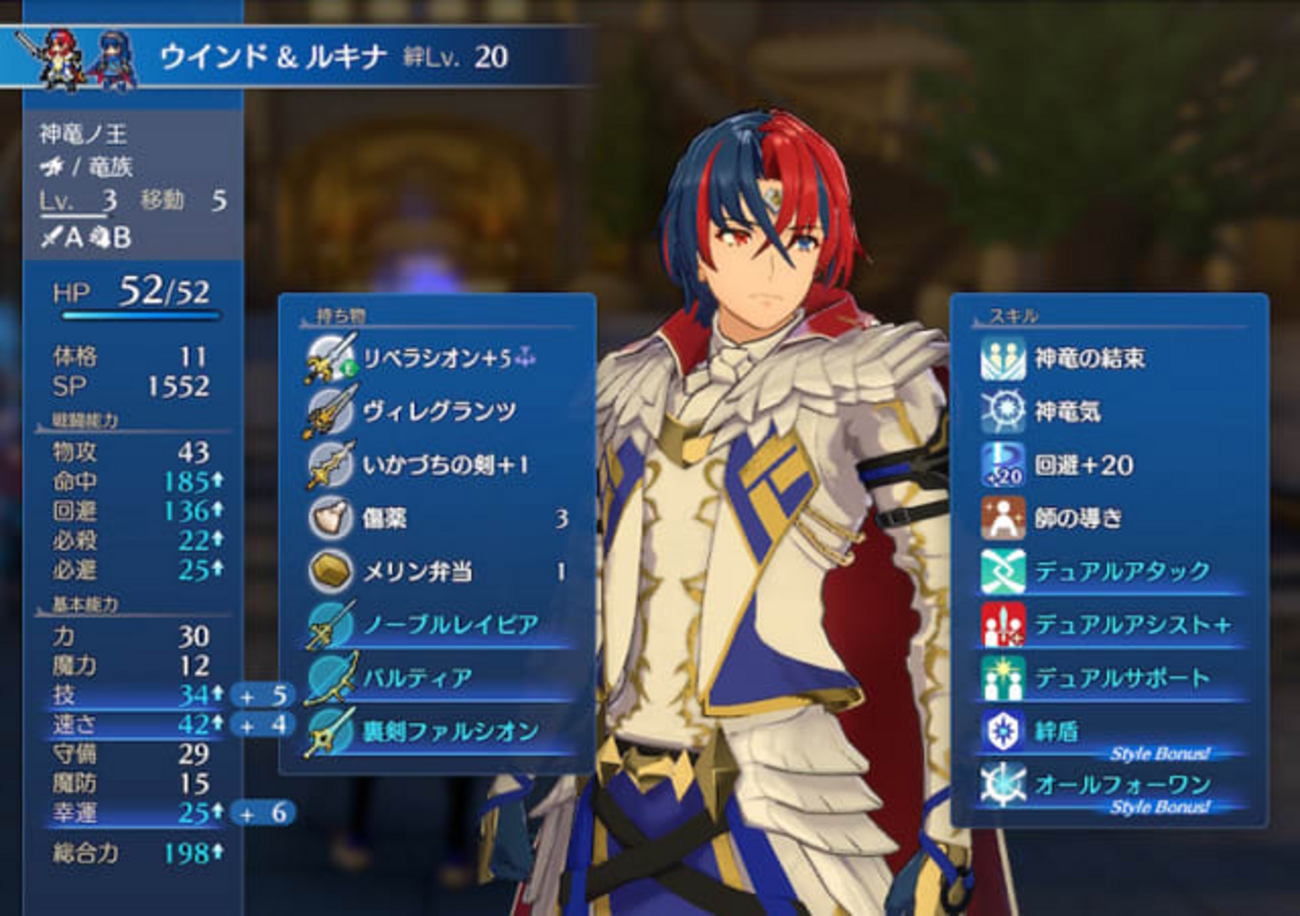This screenshot has width=1300, height=916.
Task: Select the デュアルアシスト+ skill
Action: tap(1132, 625)
